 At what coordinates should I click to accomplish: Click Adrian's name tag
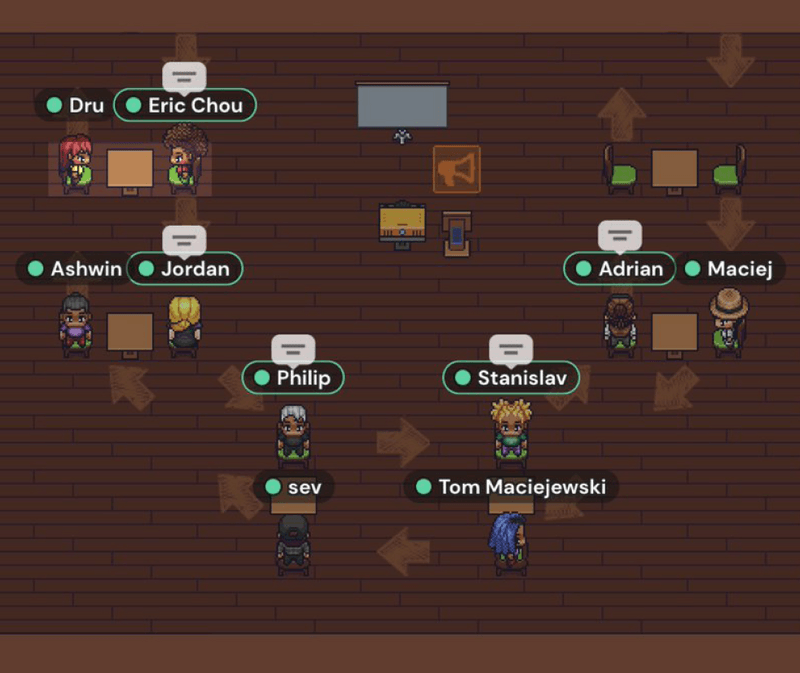tap(620, 268)
